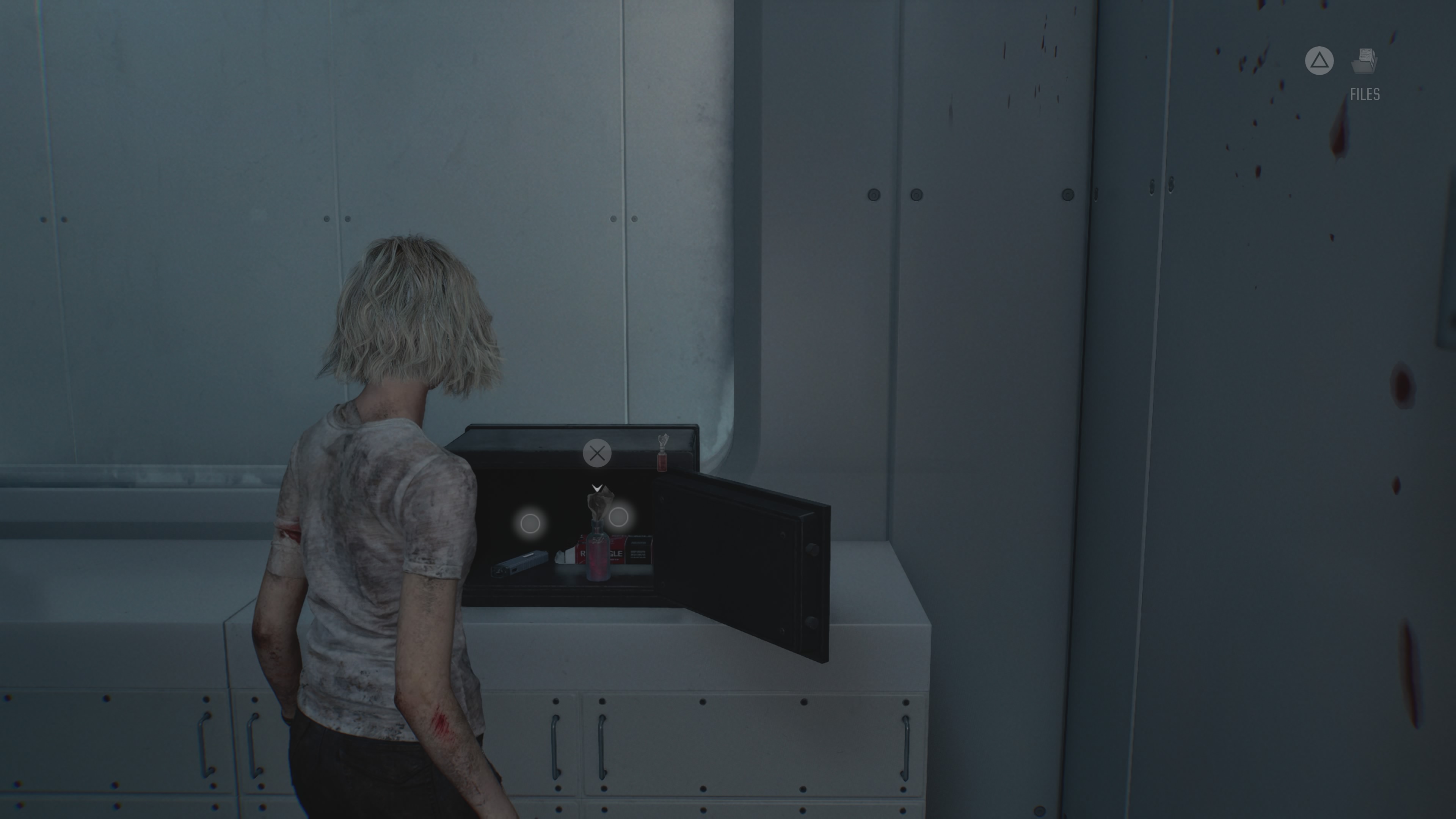The image size is (1456, 819).
Task: Click the down chevron above the wrapped bottle
Action: point(598,488)
